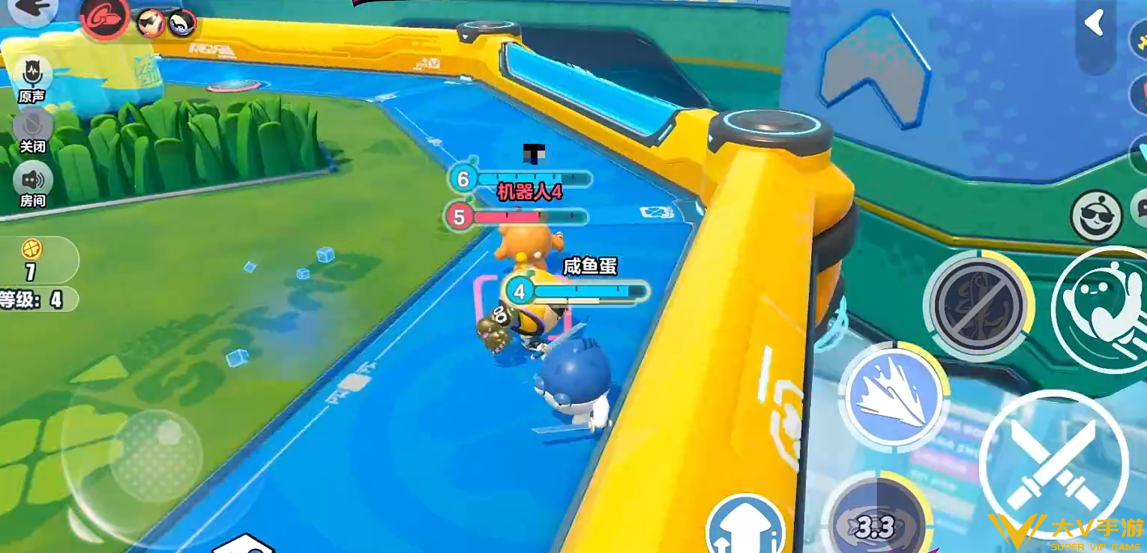Screen dimensions: 1147x553
Task: Hit the up-arrow jump button
Action: click(747, 525)
